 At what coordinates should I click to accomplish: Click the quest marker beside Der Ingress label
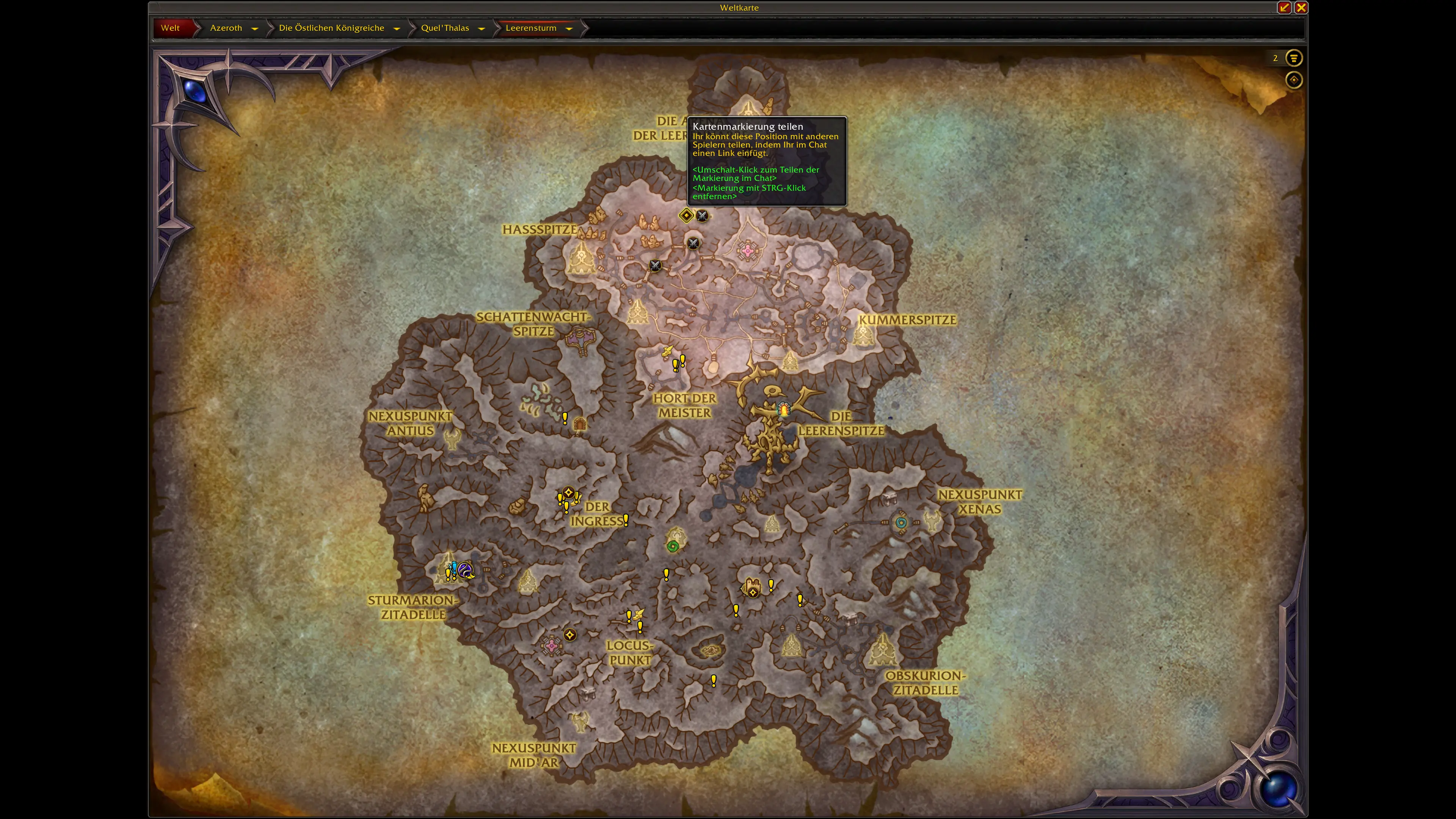click(626, 520)
